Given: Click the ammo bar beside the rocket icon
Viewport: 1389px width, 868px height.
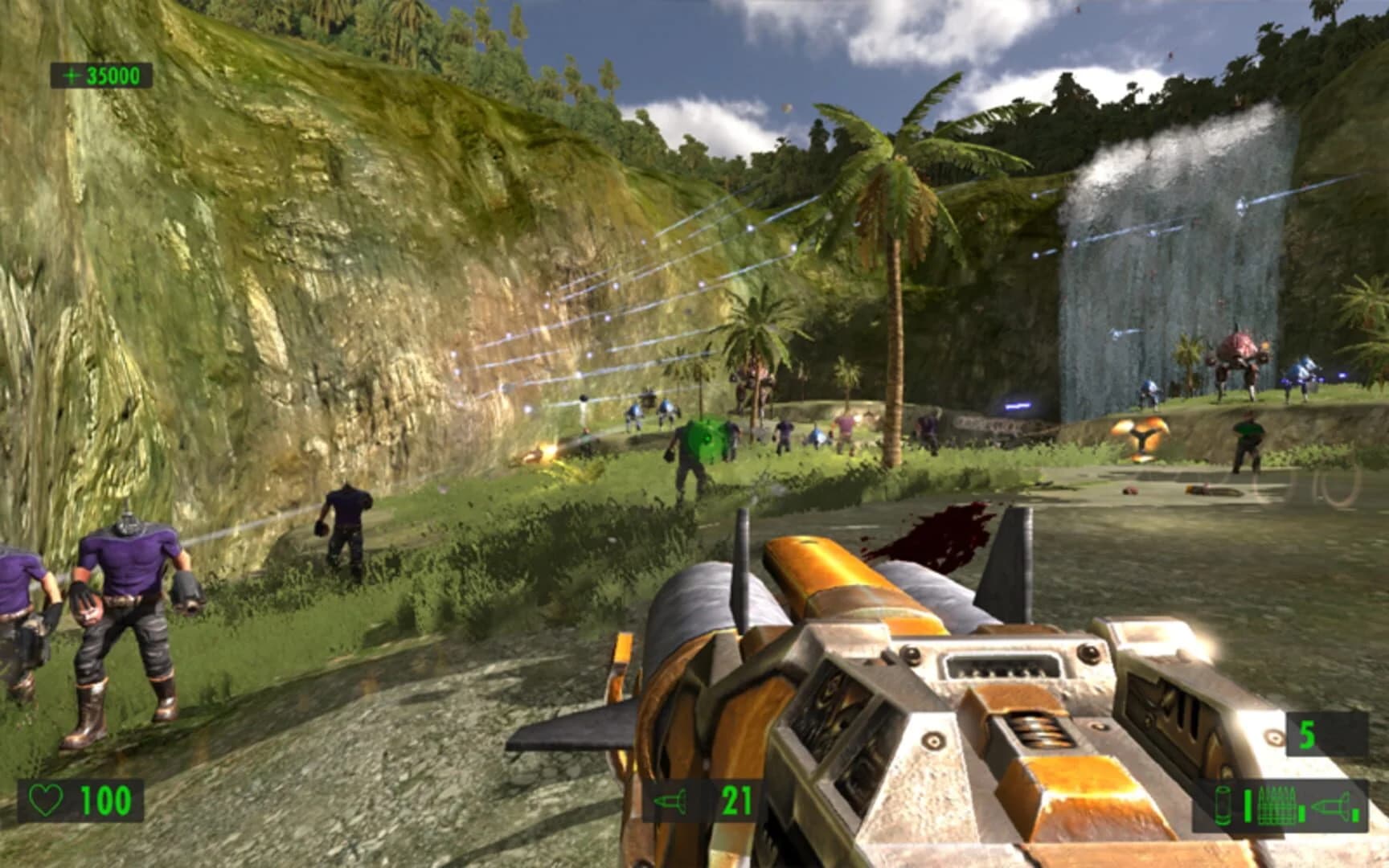Looking at the screenshot, I should [1356, 815].
